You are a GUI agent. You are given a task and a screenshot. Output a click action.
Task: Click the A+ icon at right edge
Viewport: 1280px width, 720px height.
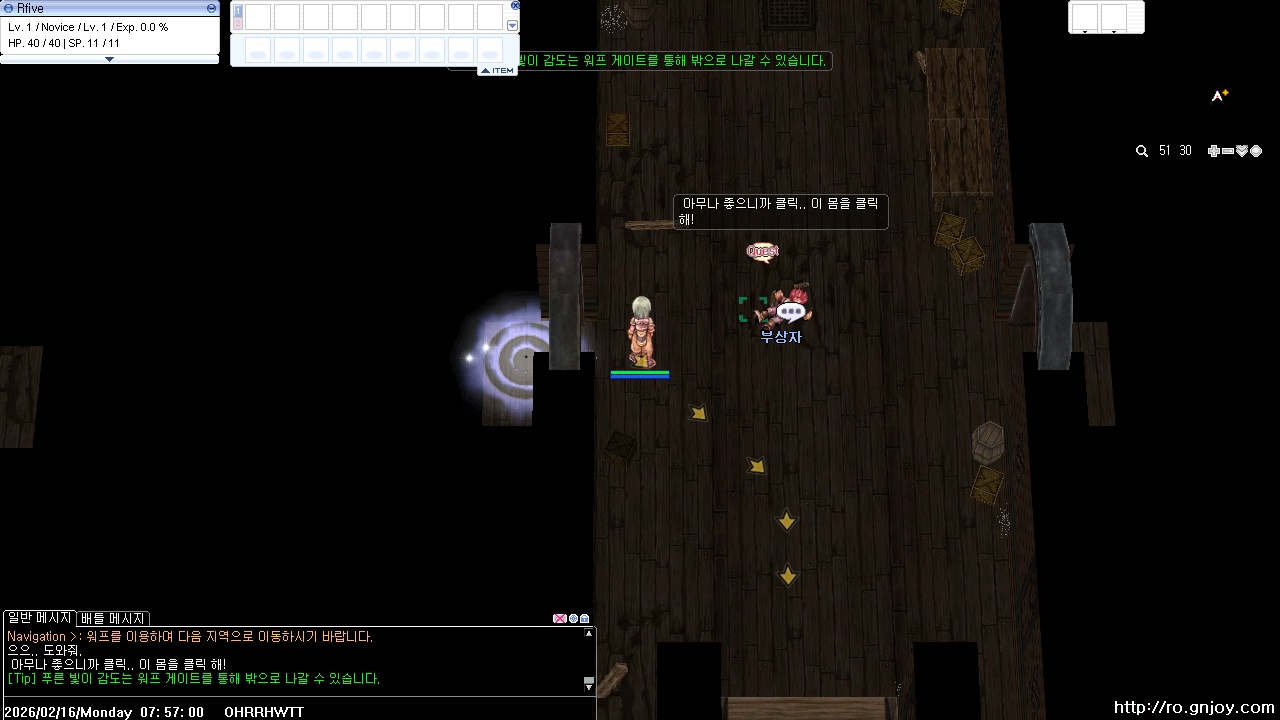(x=1219, y=96)
